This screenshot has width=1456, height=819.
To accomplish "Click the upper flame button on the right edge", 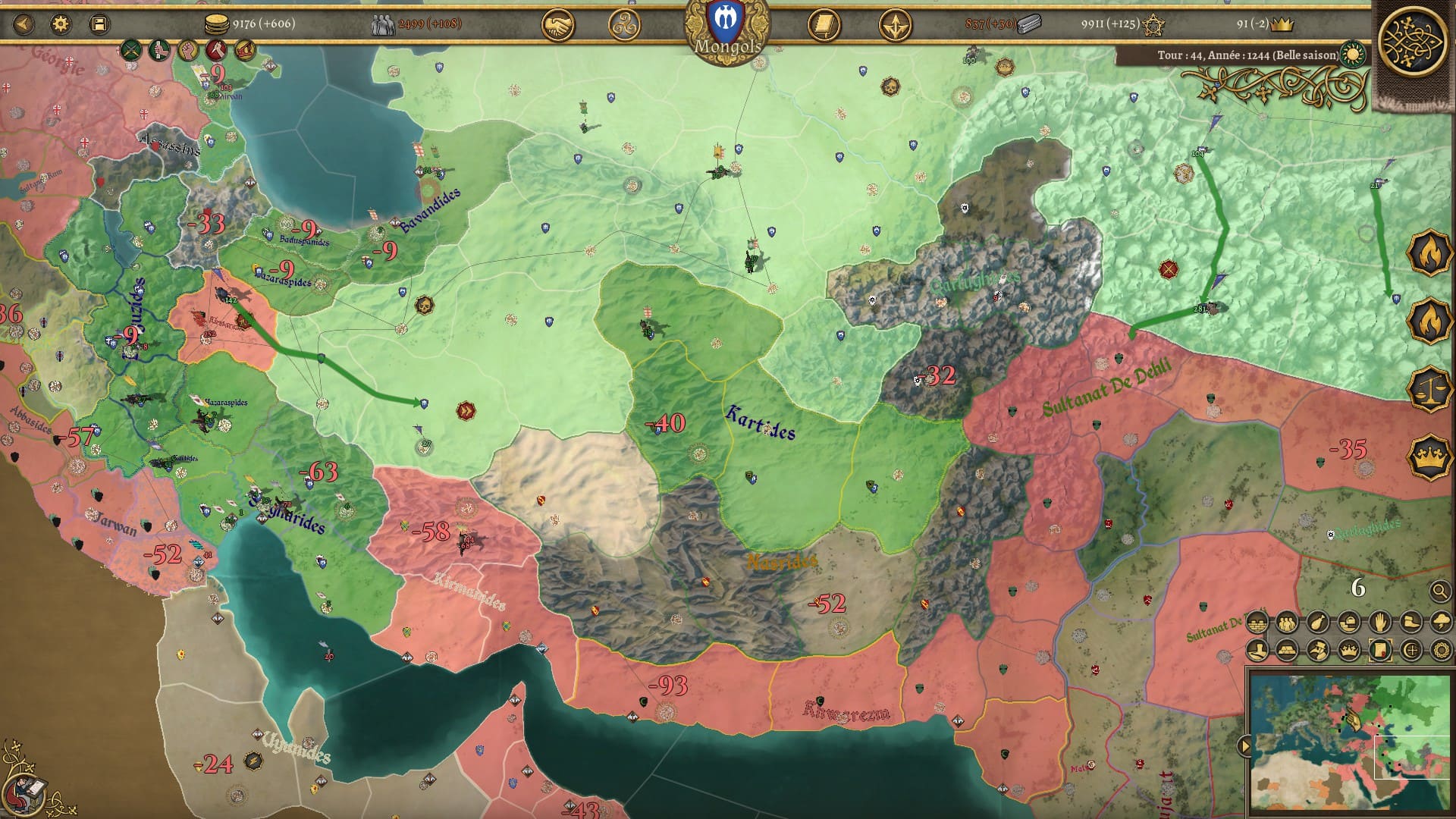I will 1429,253.
